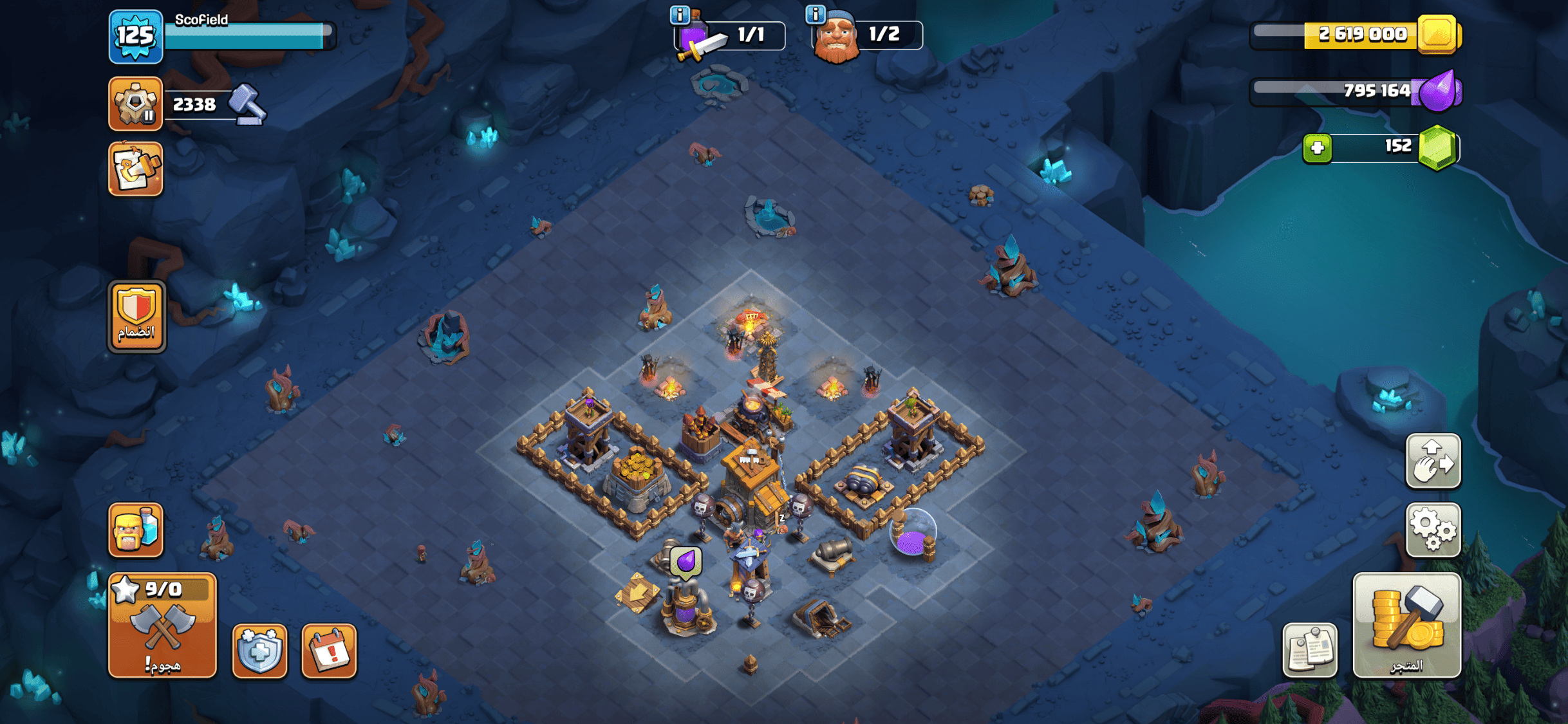Viewport: 1568px width, 724px height.
Task: Show info for the master builder counter
Action: click(x=816, y=14)
